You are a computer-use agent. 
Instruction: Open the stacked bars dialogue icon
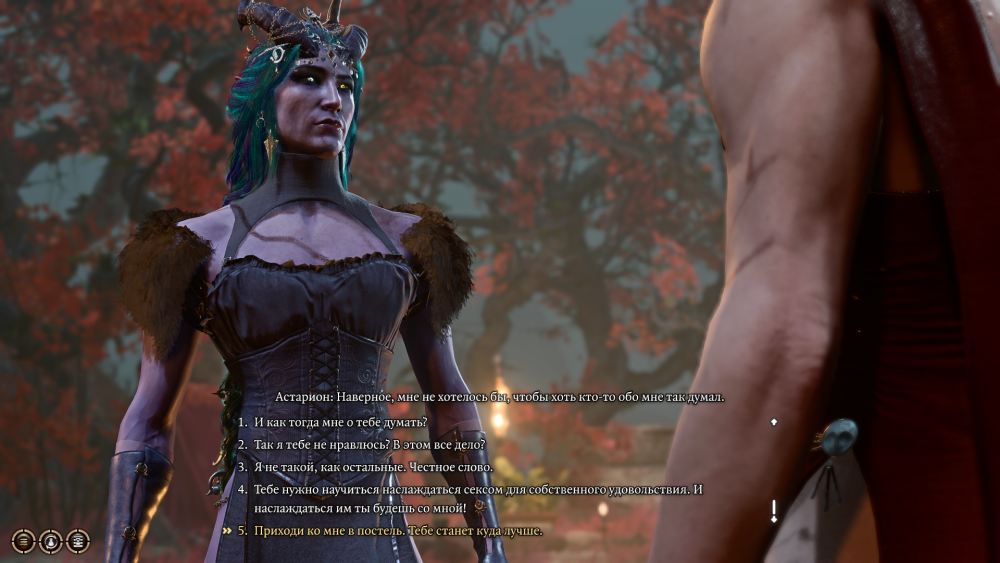(x=77, y=541)
